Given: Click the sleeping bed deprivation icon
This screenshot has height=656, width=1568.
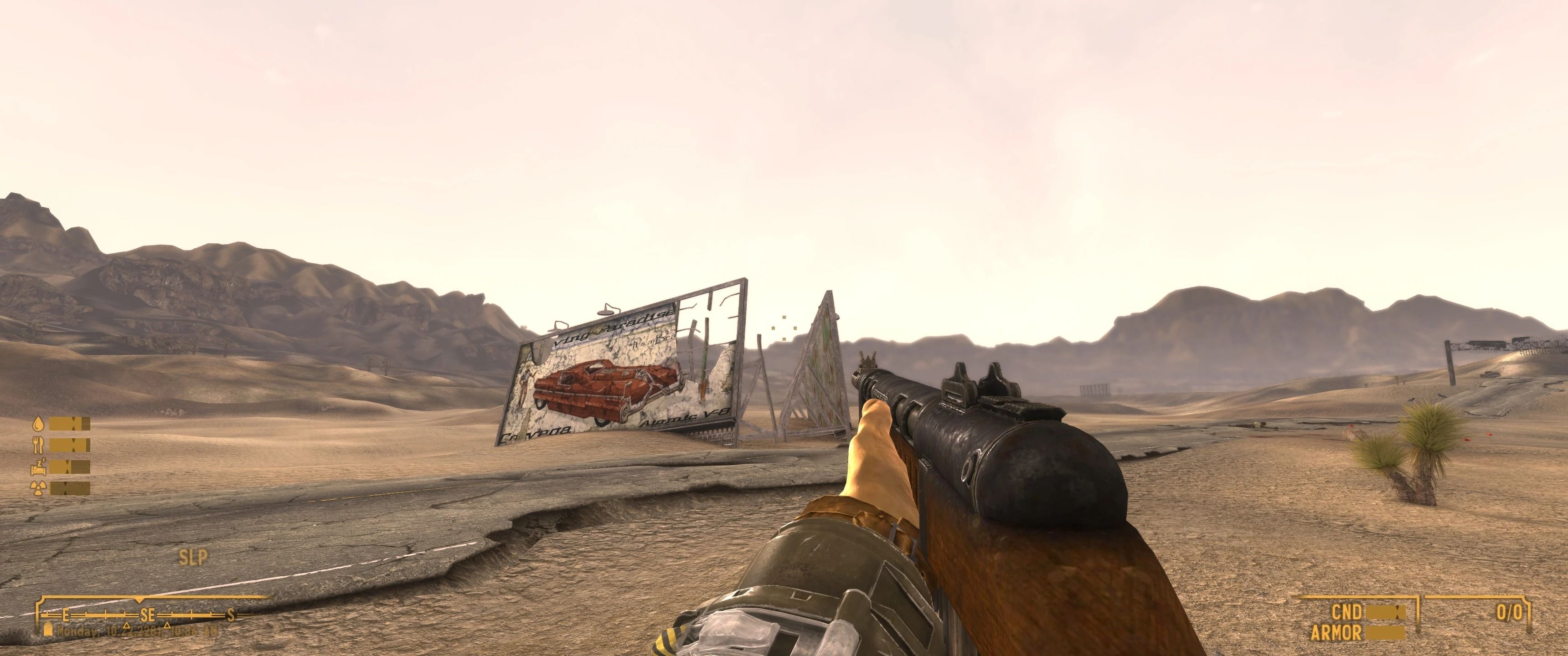Looking at the screenshot, I should pos(38,467).
